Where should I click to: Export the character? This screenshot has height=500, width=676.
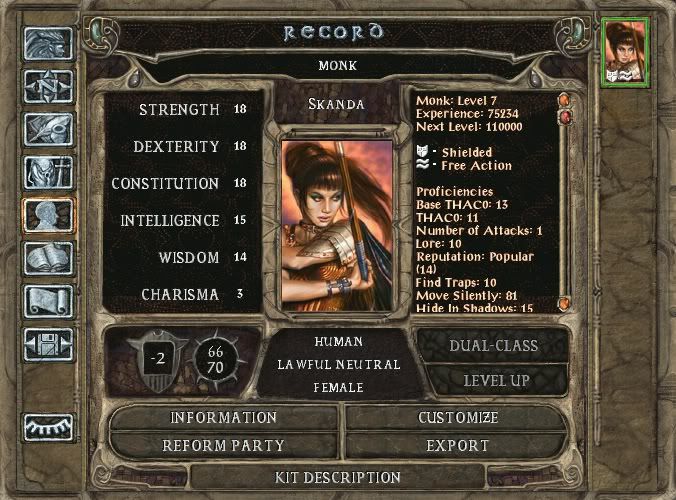(457, 446)
